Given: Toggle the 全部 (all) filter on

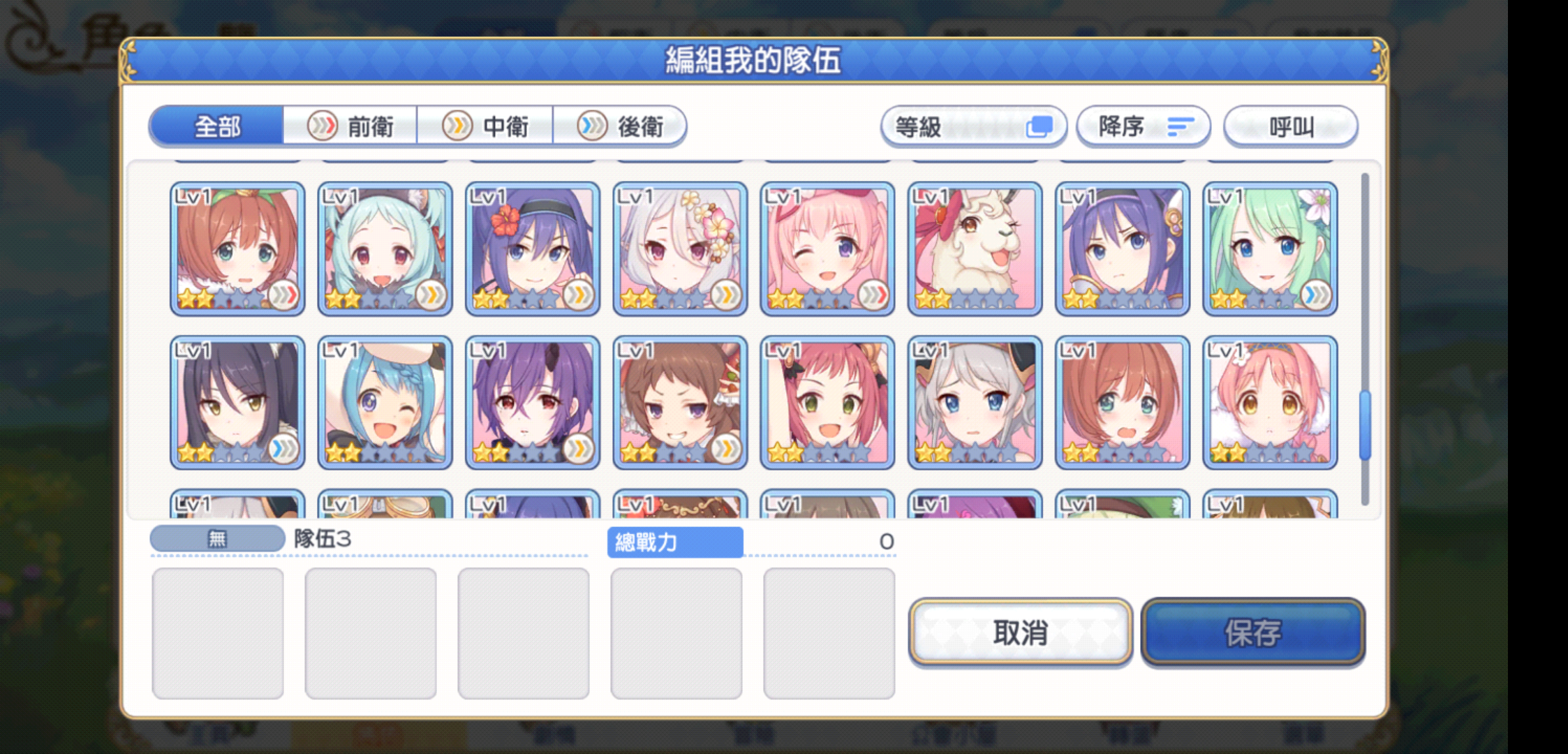Looking at the screenshot, I should [x=216, y=126].
